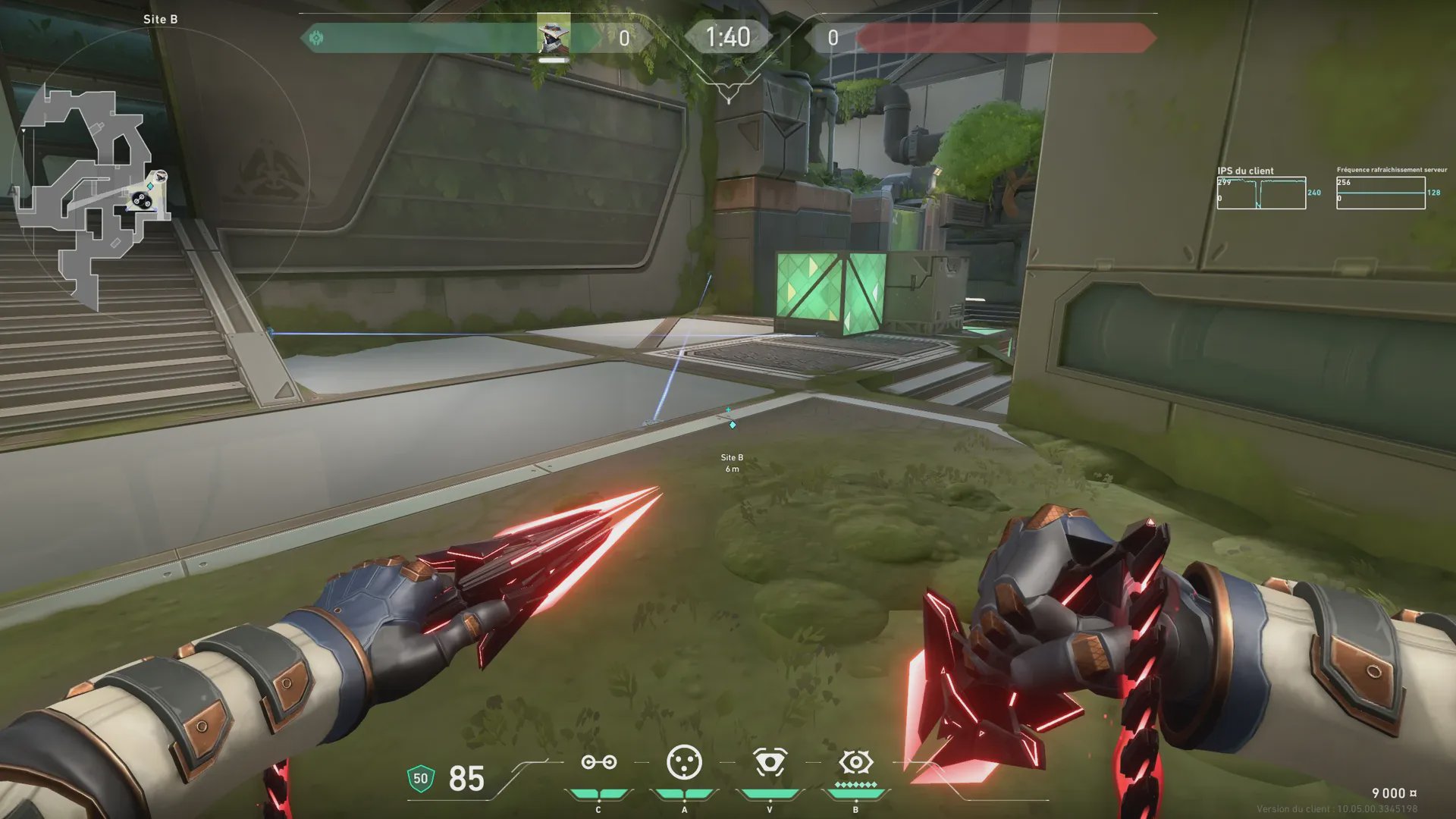Open the IPS du client graph
This screenshot has width=1456, height=819.
click(x=1261, y=193)
